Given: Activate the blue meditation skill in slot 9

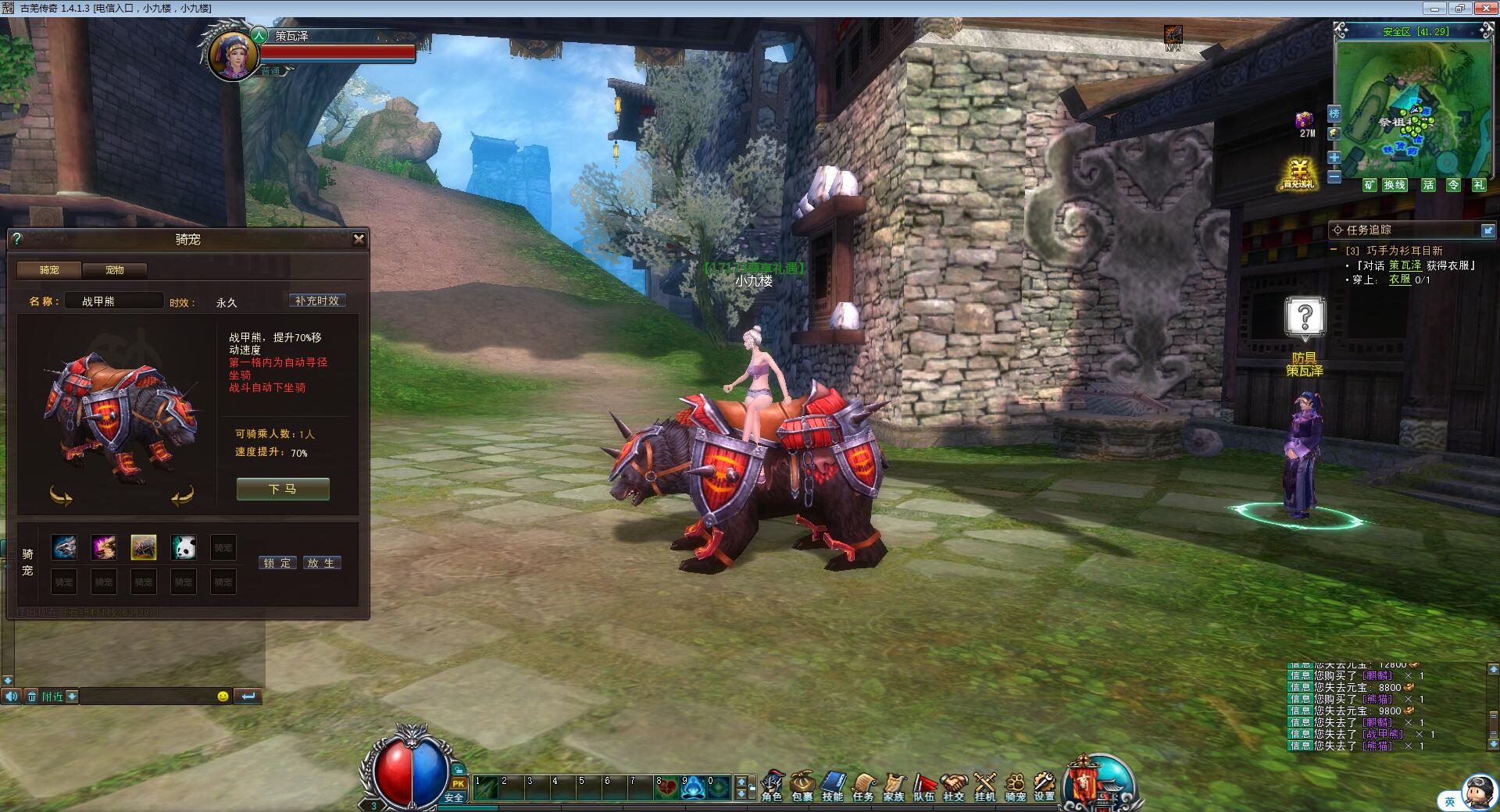Looking at the screenshot, I should click(693, 787).
